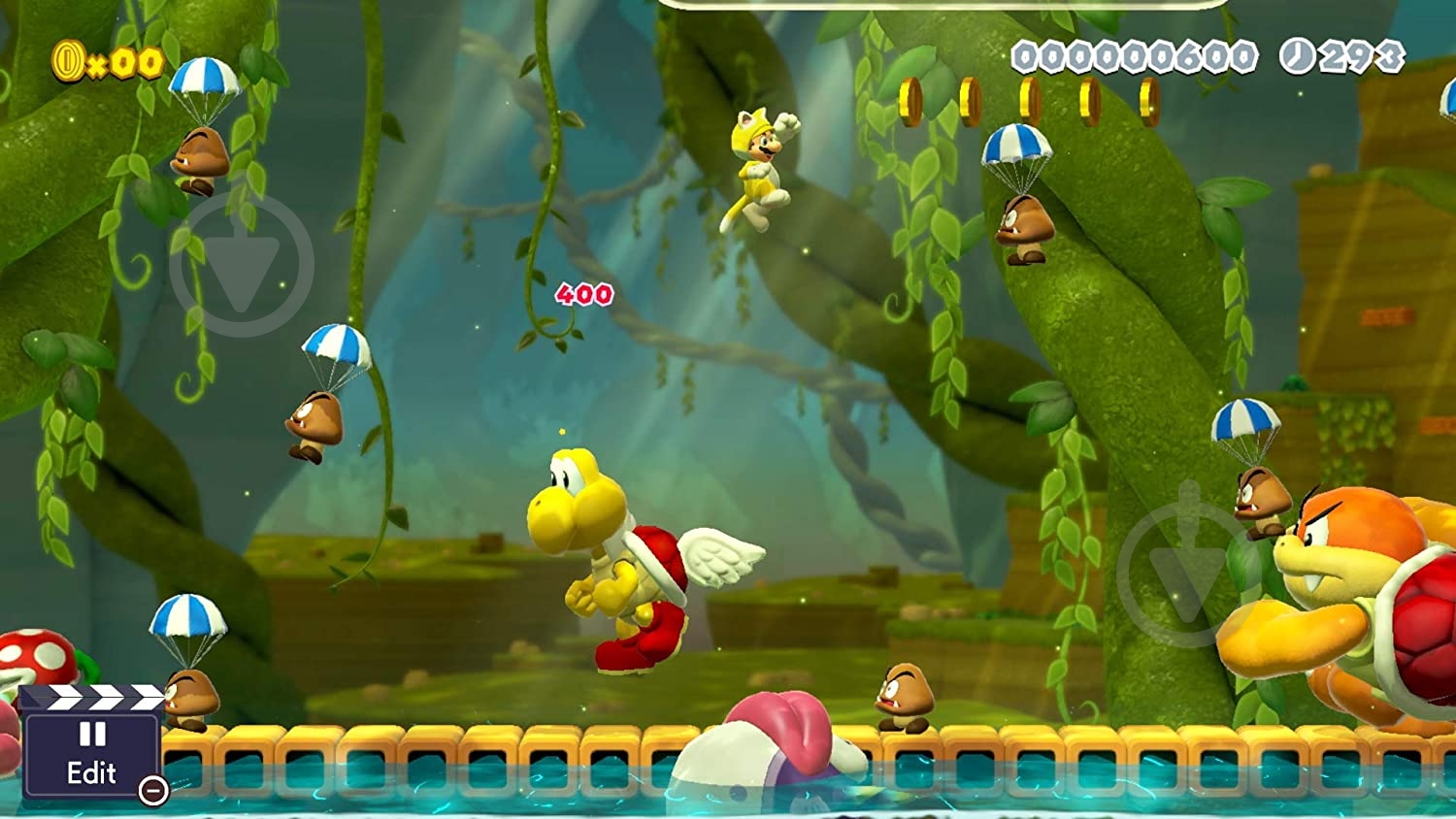Image resolution: width=1456 pixels, height=819 pixels.
Task: Click the clapperboard icon above Edit
Action: pyautogui.click(x=93, y=698)
